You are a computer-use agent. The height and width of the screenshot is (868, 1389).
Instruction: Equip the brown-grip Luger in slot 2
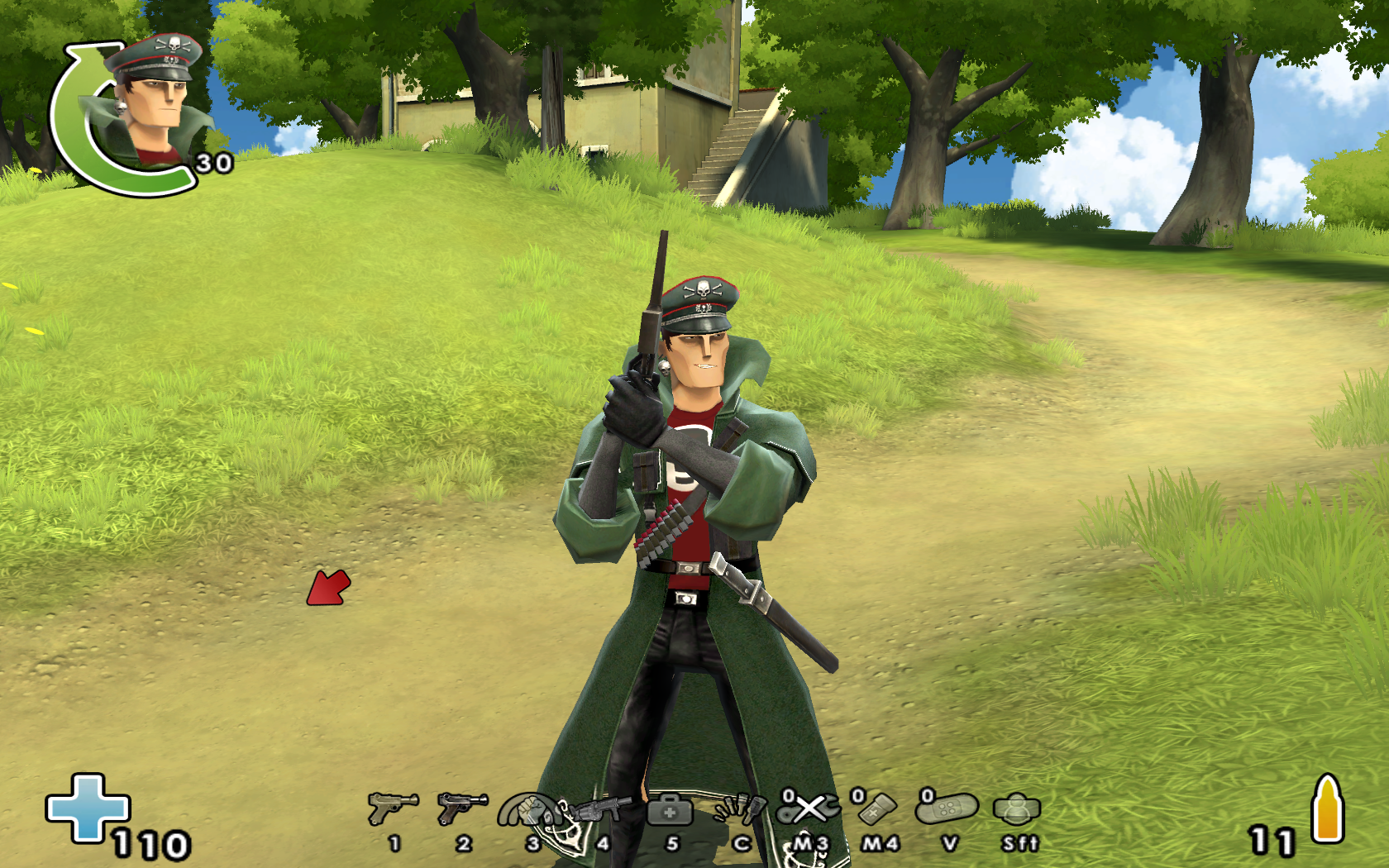pyautogui.click(x=462, y=808)
